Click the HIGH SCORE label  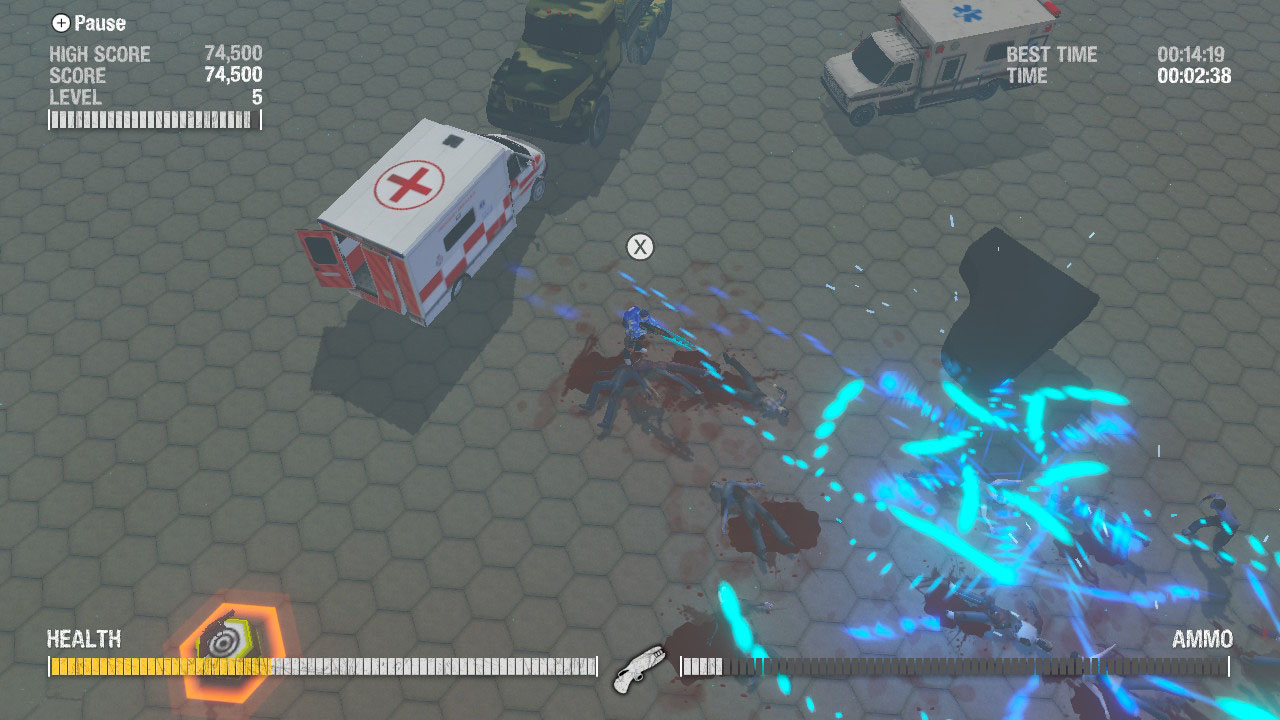pyautogui.click(x=100, y=54)
